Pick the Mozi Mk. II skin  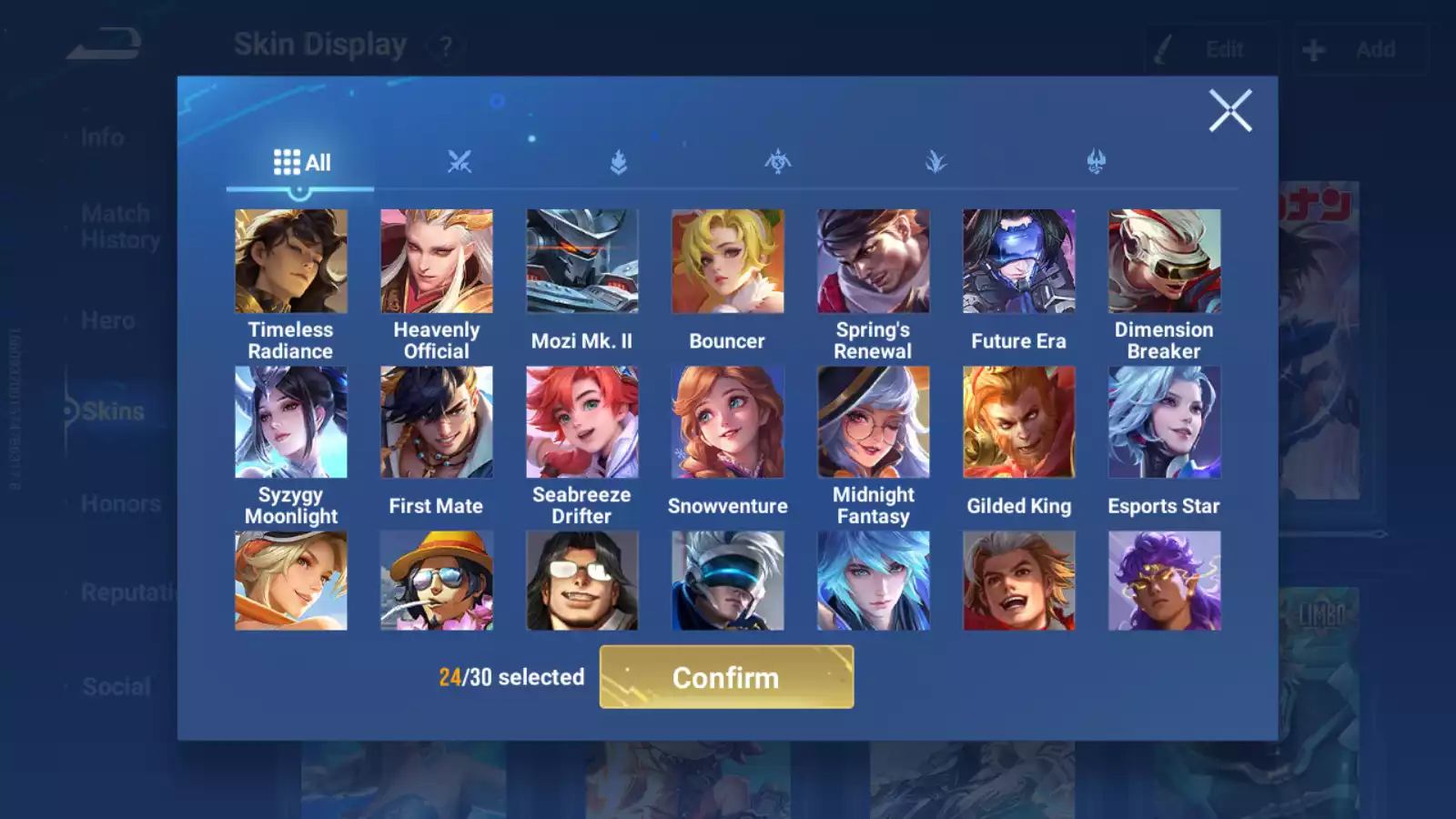[582, 262]
